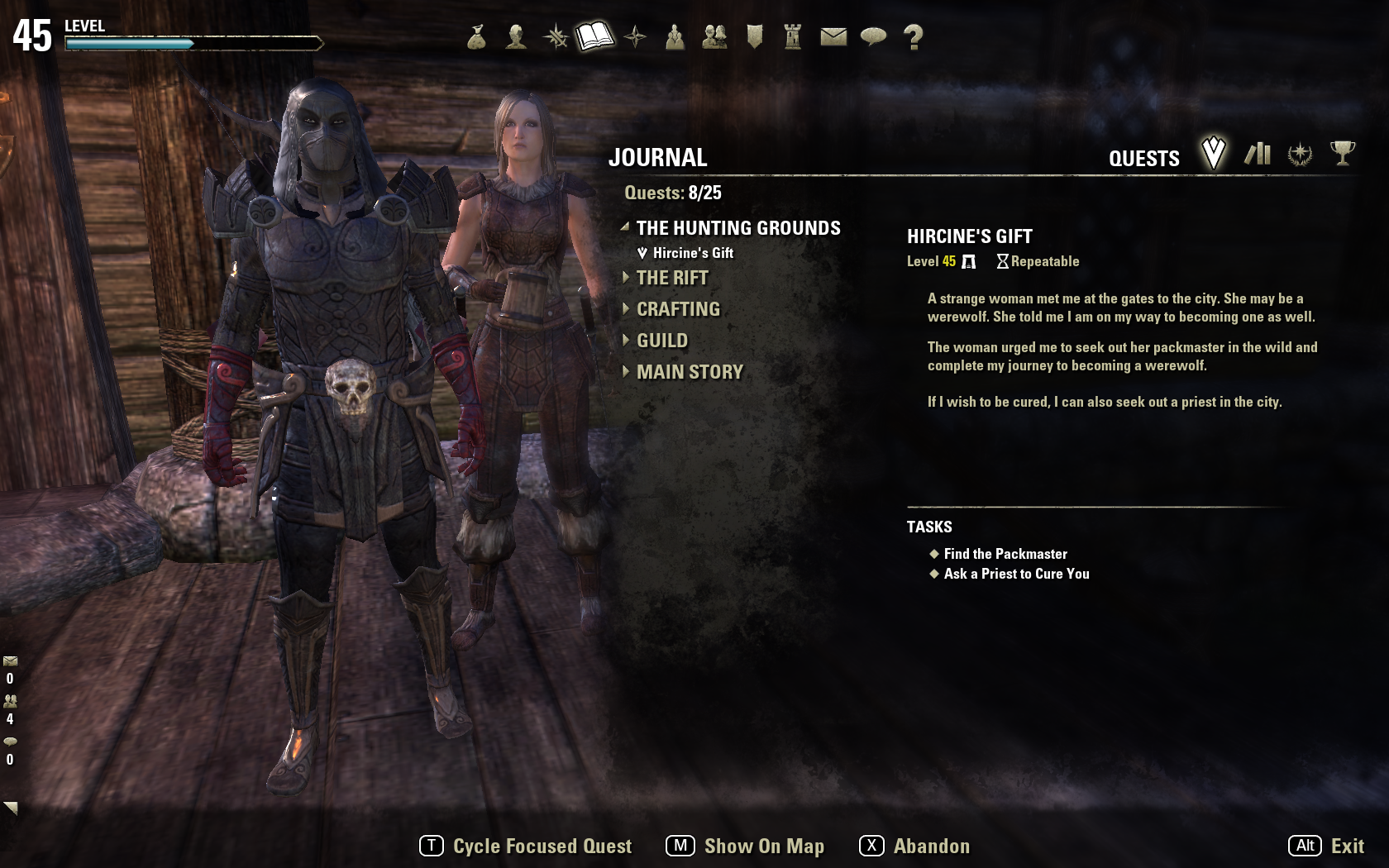The image size is (1389, 868).
Task: Expand the Guild quest category
Action: tap(661, 341)
